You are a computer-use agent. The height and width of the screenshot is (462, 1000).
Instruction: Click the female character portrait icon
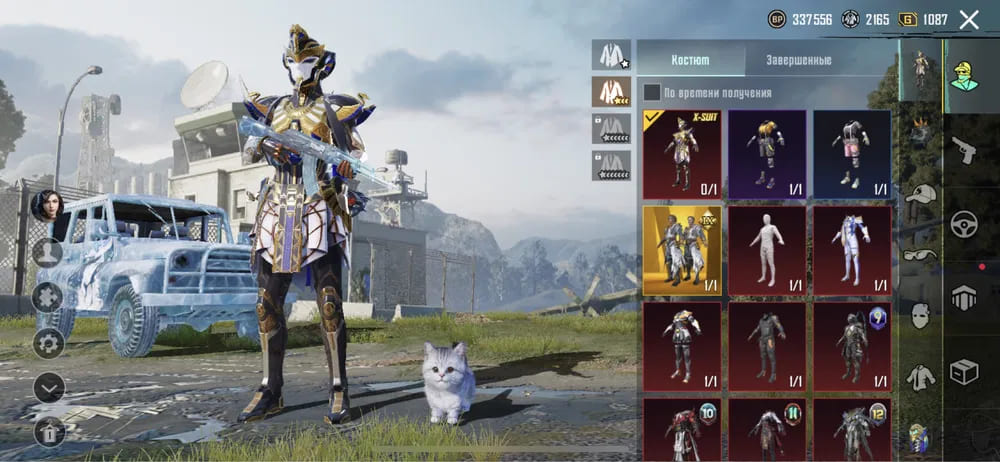(47, 206)
